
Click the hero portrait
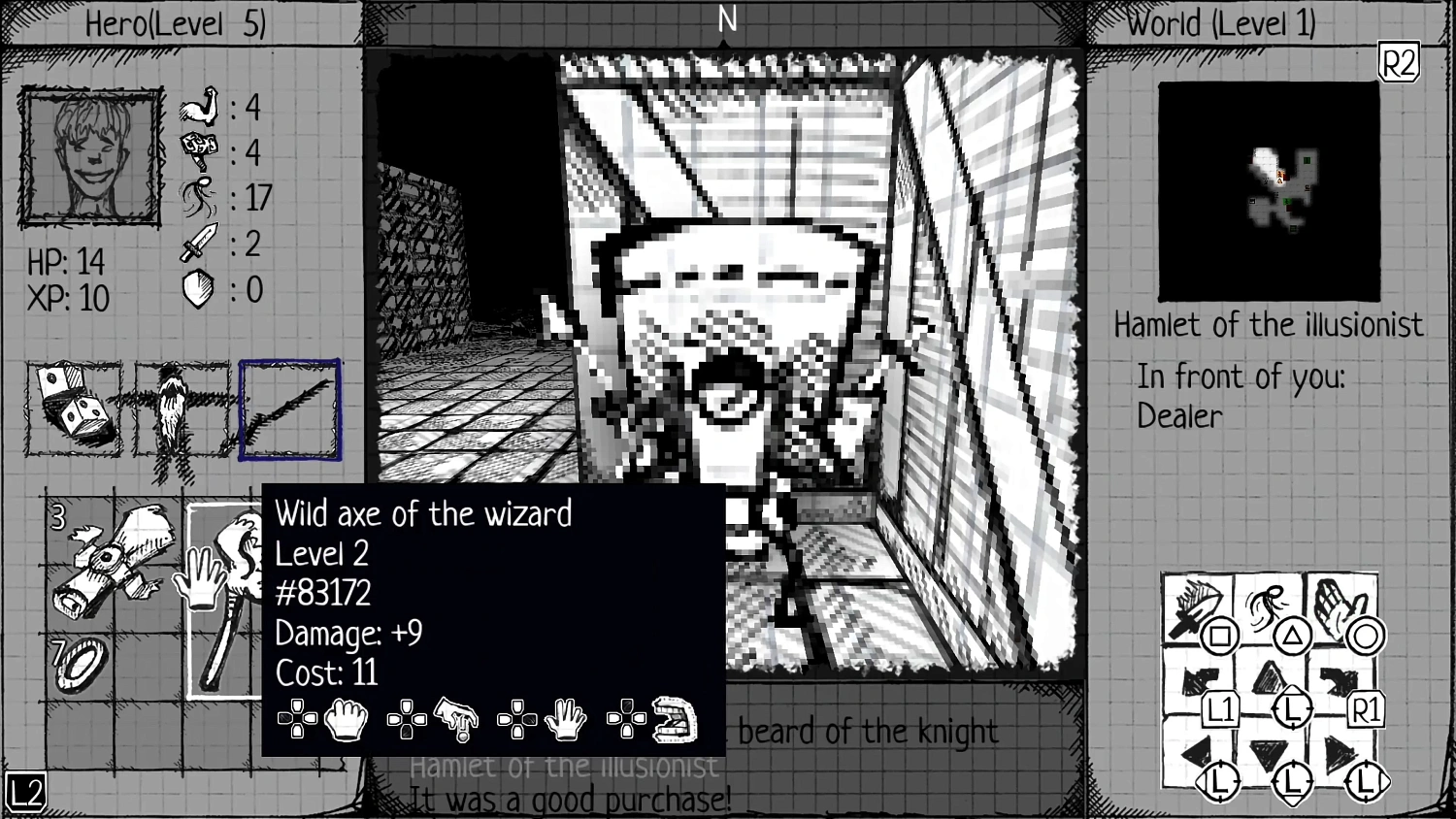click(88, 157)
